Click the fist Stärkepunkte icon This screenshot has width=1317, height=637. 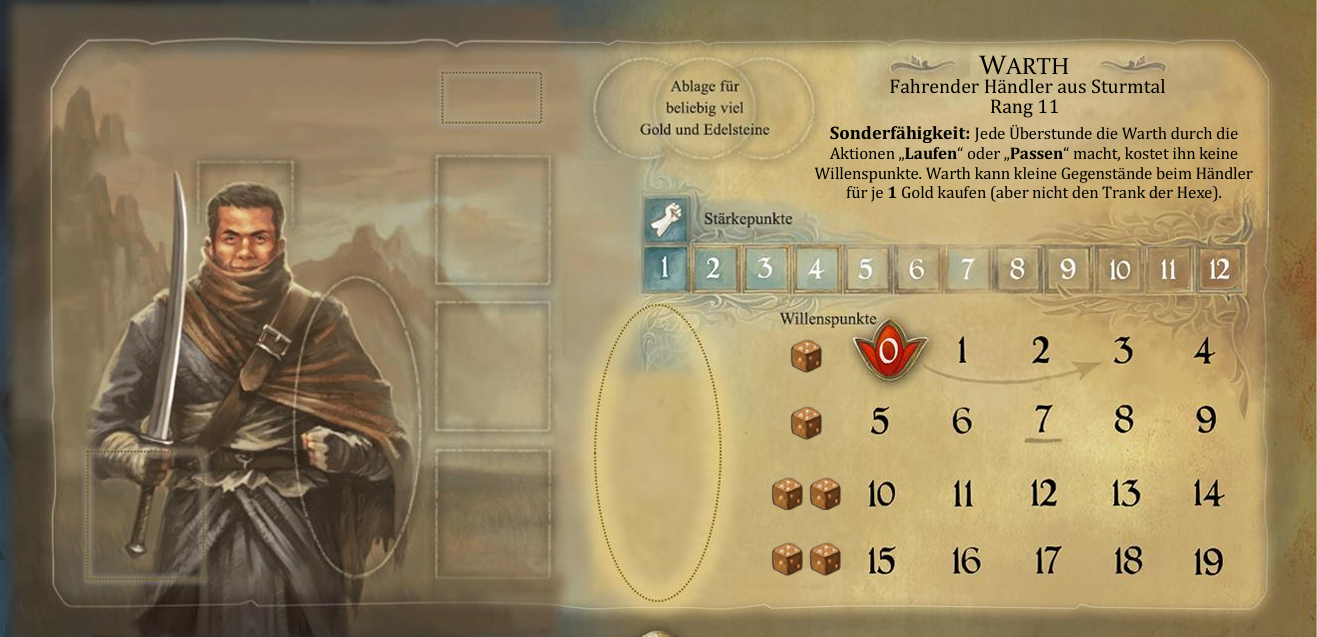[x=663, y=218]
